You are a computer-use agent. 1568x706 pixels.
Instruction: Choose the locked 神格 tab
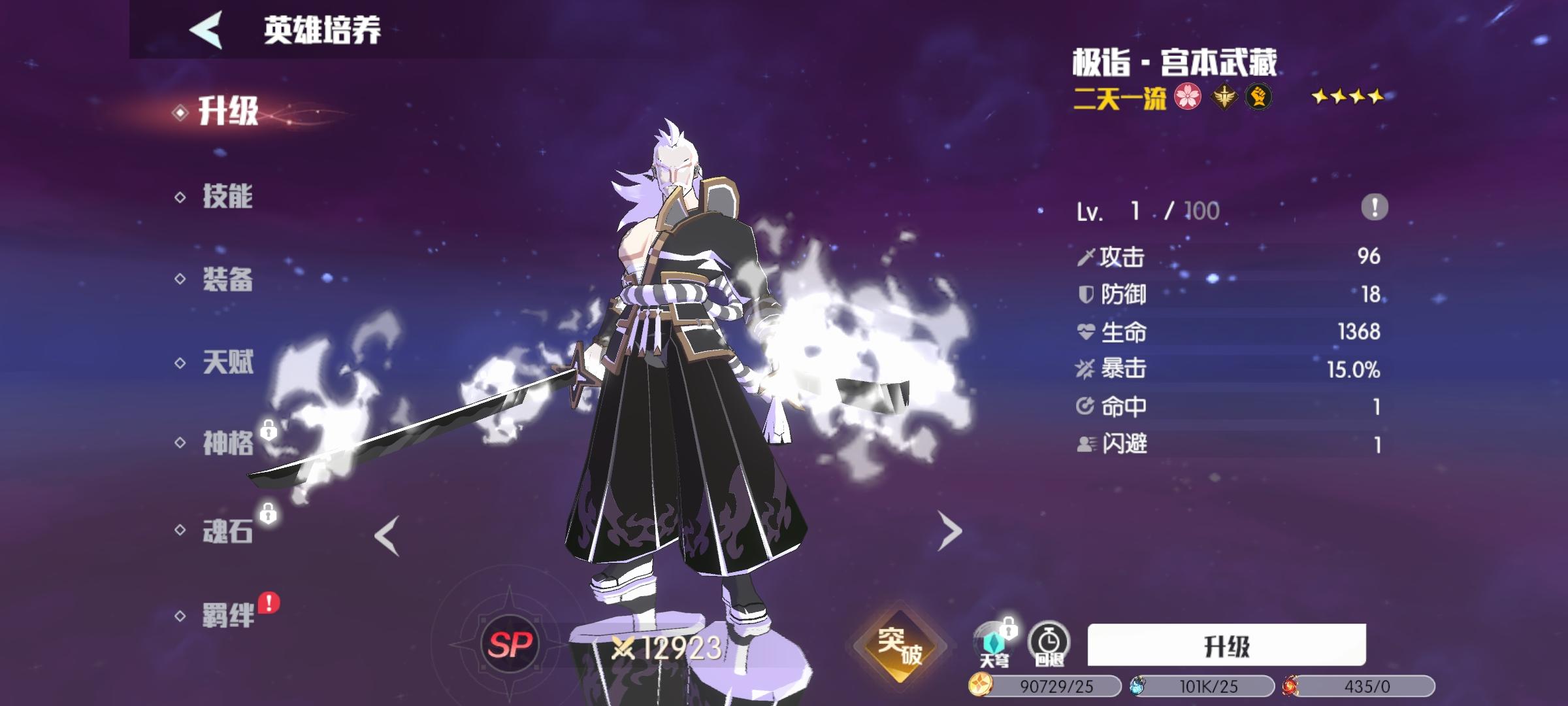tap(227, 443)
